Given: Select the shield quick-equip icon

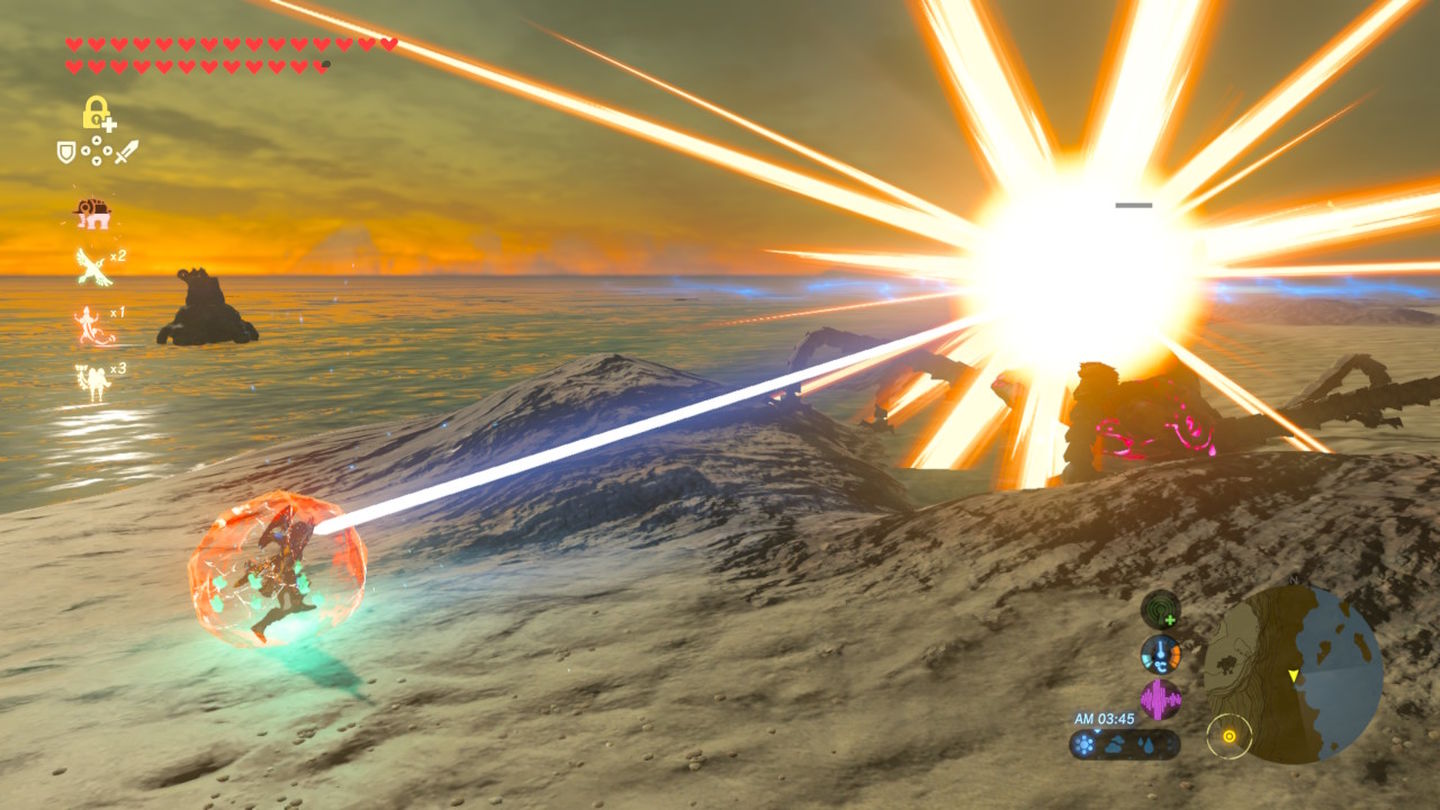Looking at the screenshot, I should coord(66,152).
